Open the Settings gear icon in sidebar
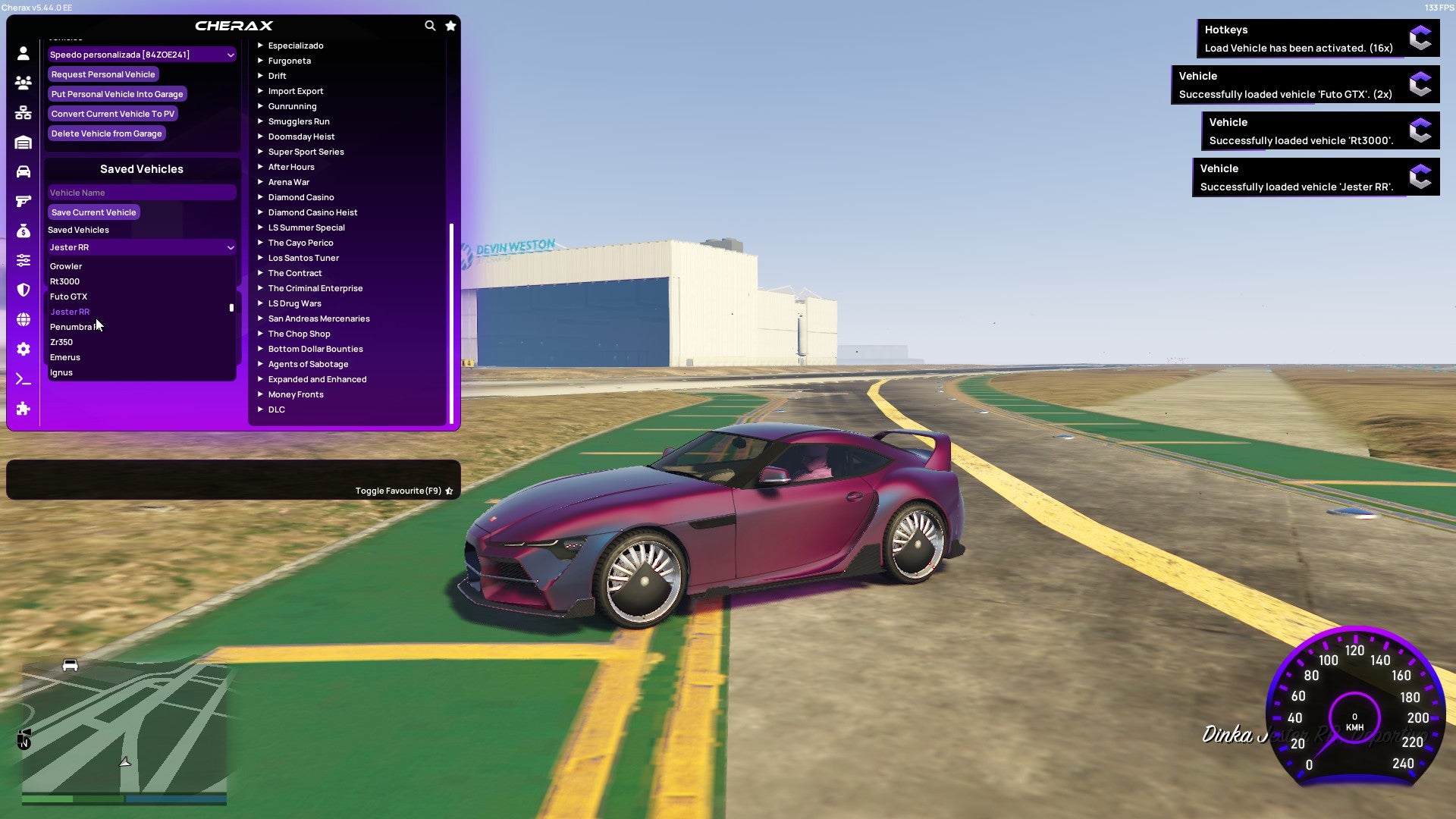Viewport: 1456px width, 819px height. click(x=23, y=349)
